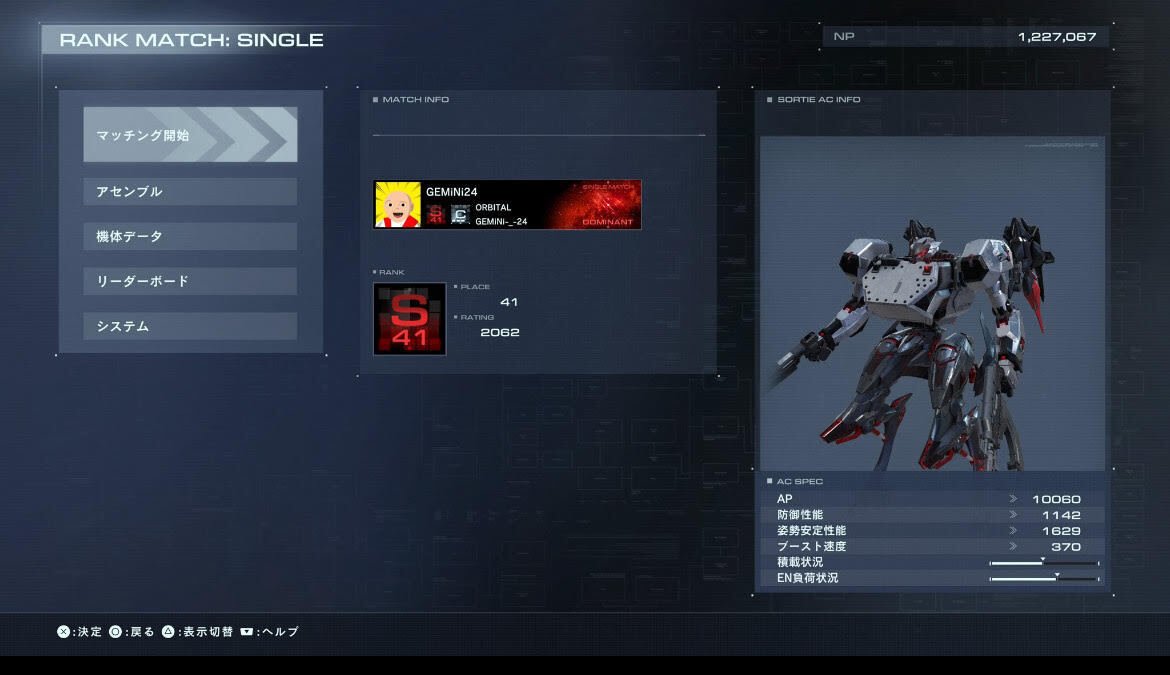The height and width of the screenshot is (675, 1170).
Task: Choose the 機体データ menu entry
Action: (x=190, y=236)
